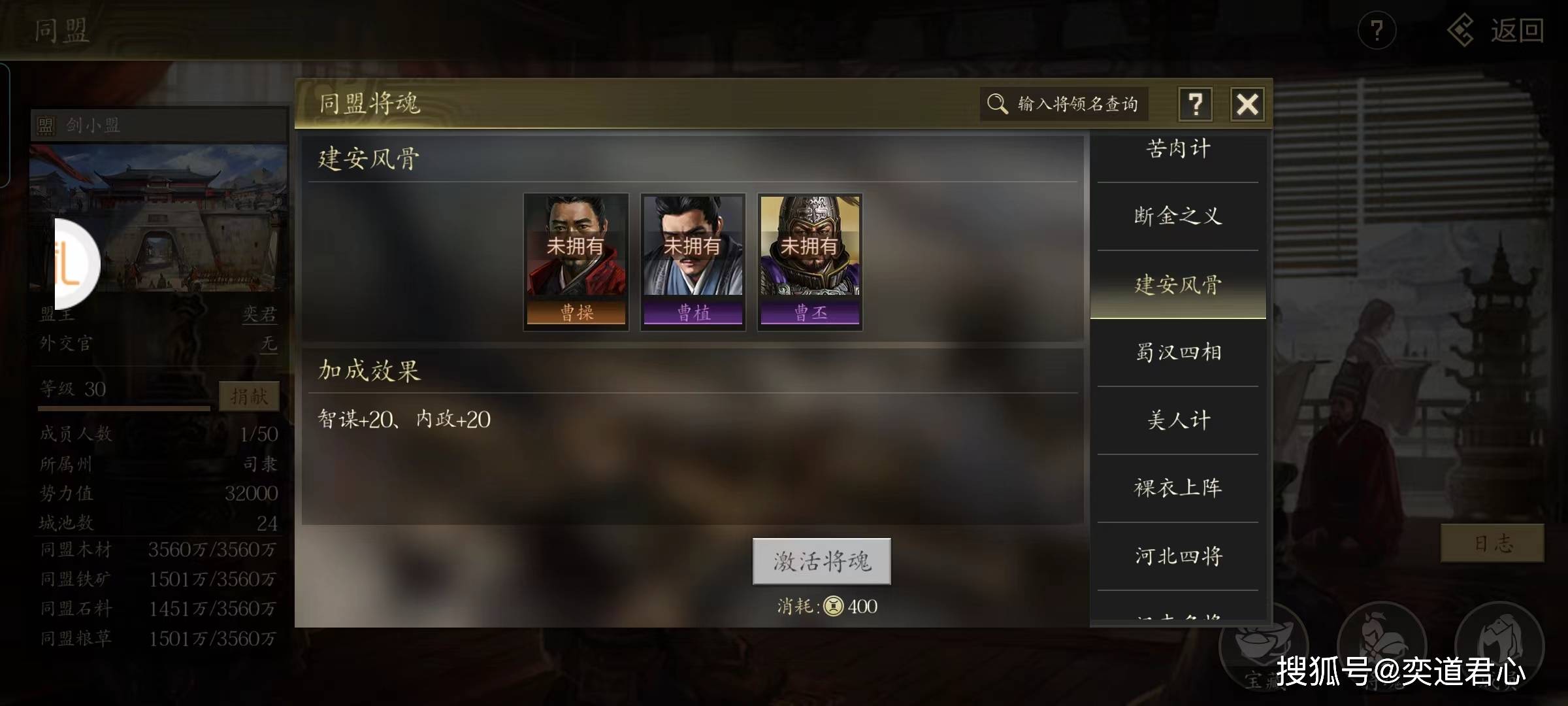The image size is (1568, 706).
Task: Open the 苦肉计 category in the sidebar
Action: (1177, 148)
